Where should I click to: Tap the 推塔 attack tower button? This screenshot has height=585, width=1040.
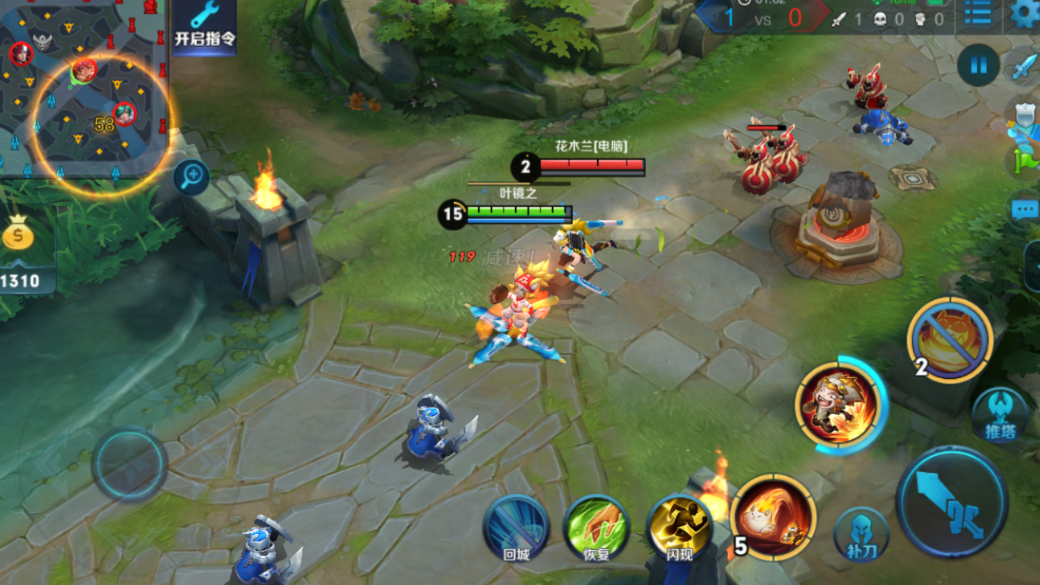tap(1000, 414)
